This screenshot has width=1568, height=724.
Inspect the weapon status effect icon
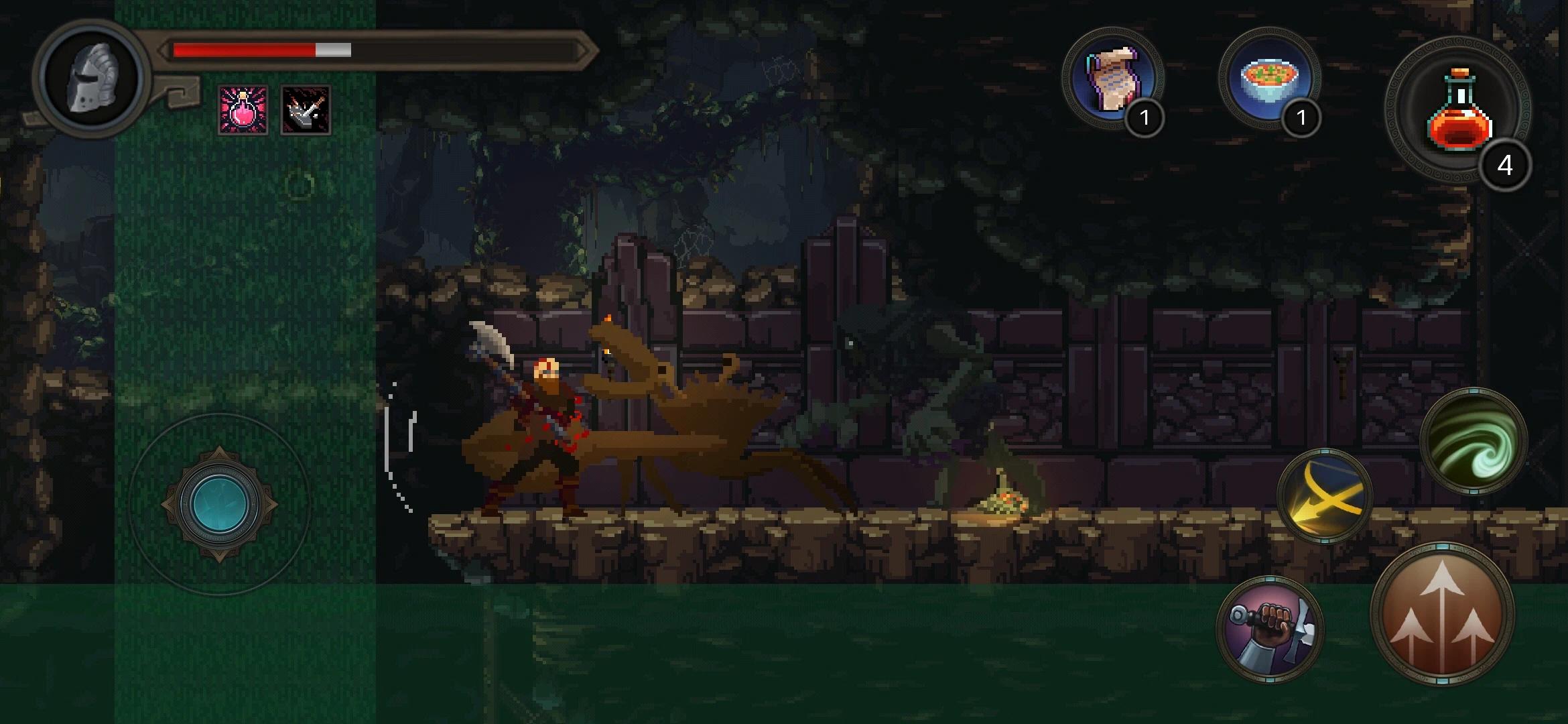[x=306, y=111]
